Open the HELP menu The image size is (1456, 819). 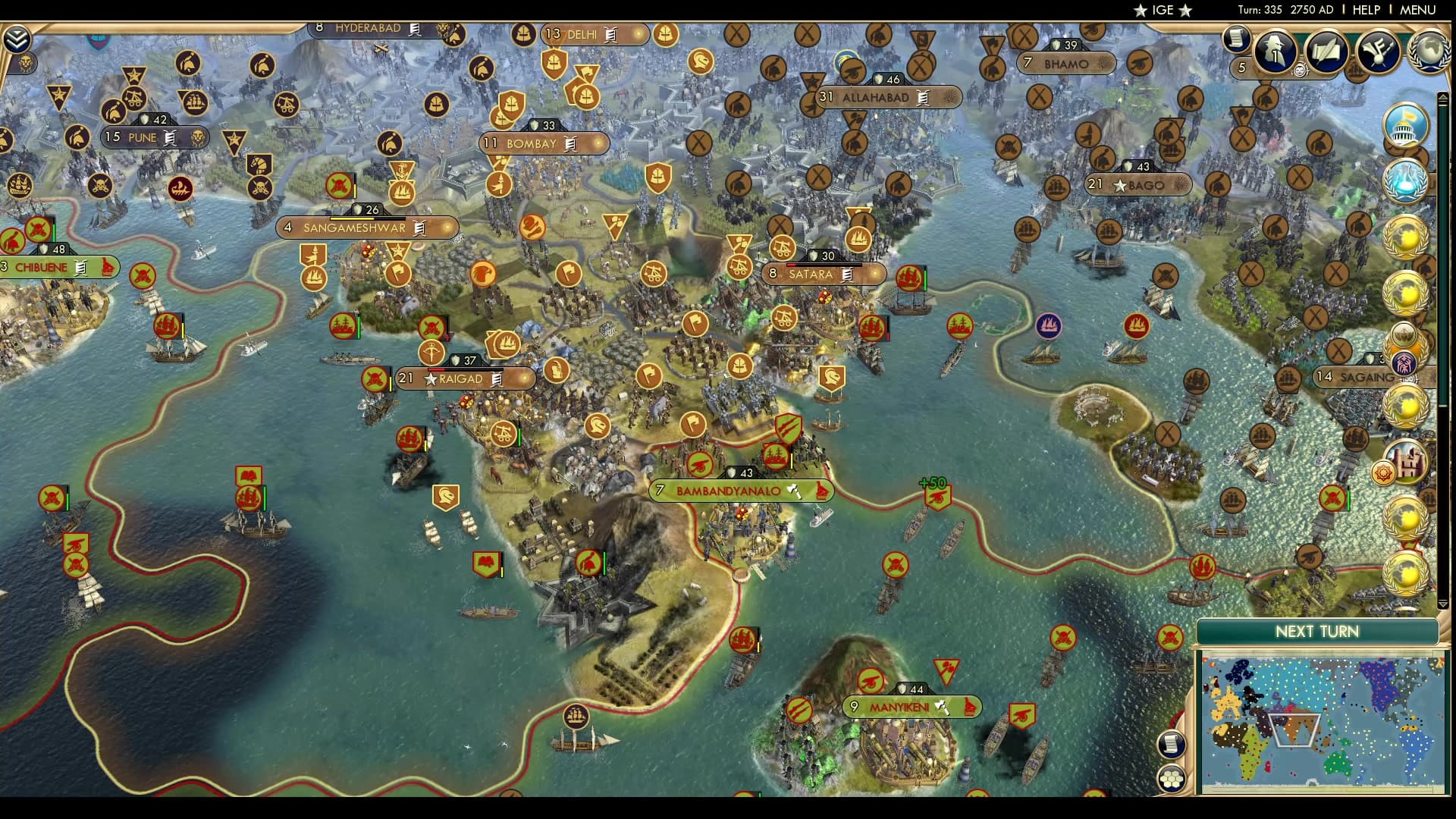pyautogui.click(x=1367, y=10)
